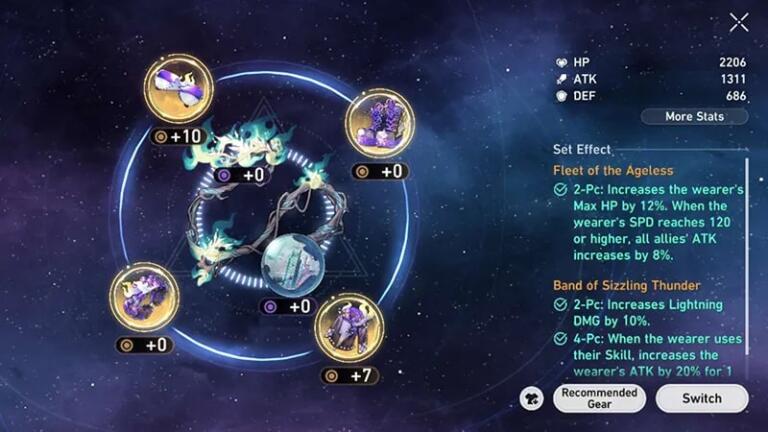Select the purple gloves relic slot

click(x=379, y=123)
